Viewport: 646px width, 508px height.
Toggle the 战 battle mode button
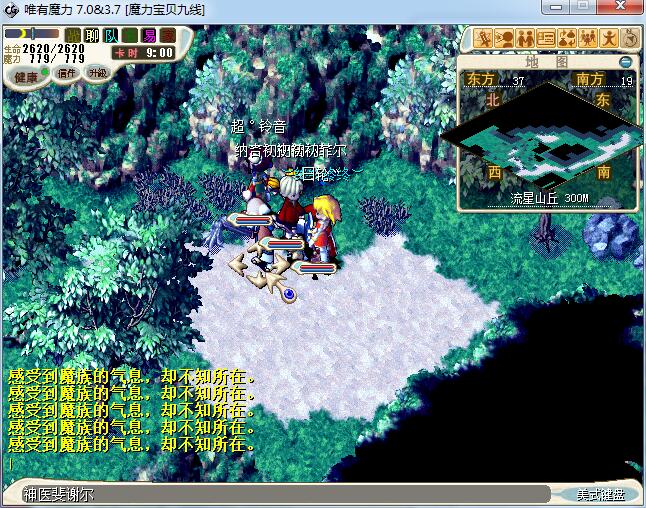pyautogui.click(x=73, y=36)
